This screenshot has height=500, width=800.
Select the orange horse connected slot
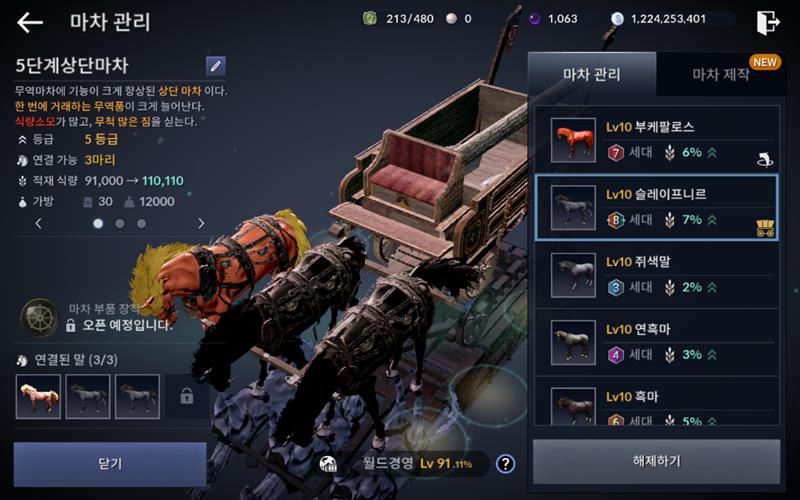(38, 397)
